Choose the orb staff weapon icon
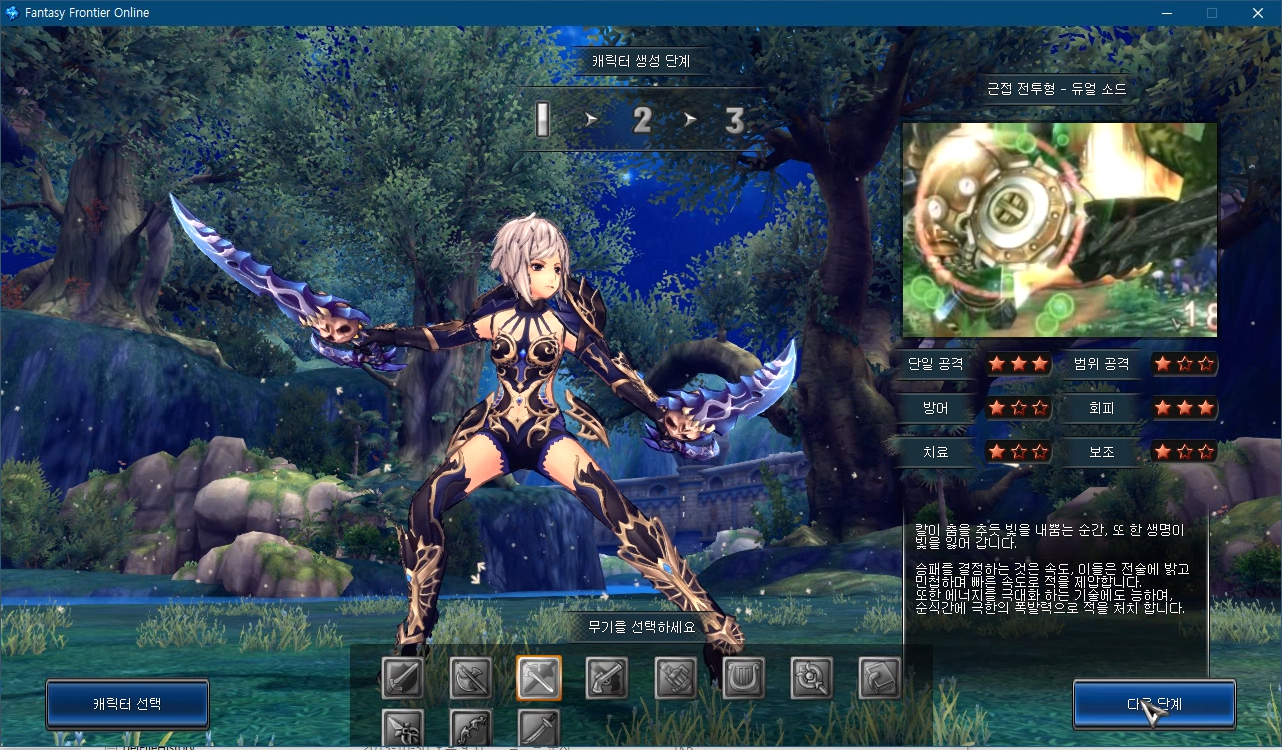This screenshot has height=750, width=1282. 811,678
